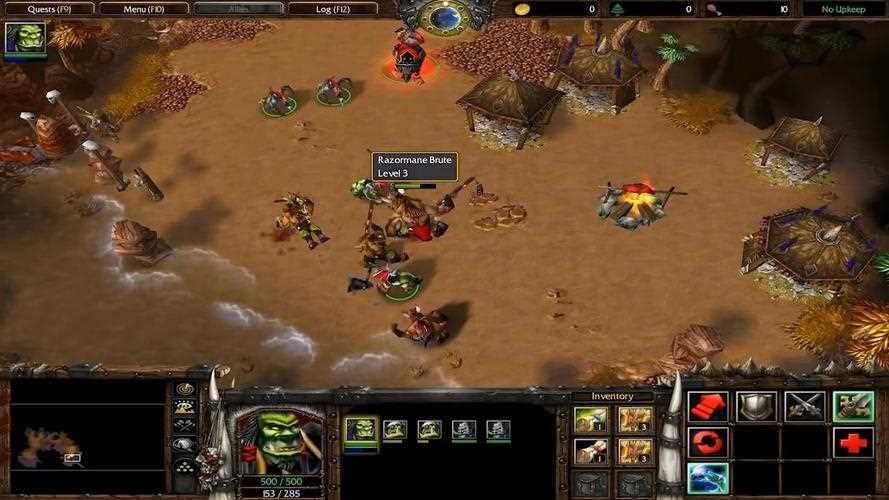889x500 pixels.
Task: Select the highlighted hero in the group panel
Action: click(x=361, y=430)
